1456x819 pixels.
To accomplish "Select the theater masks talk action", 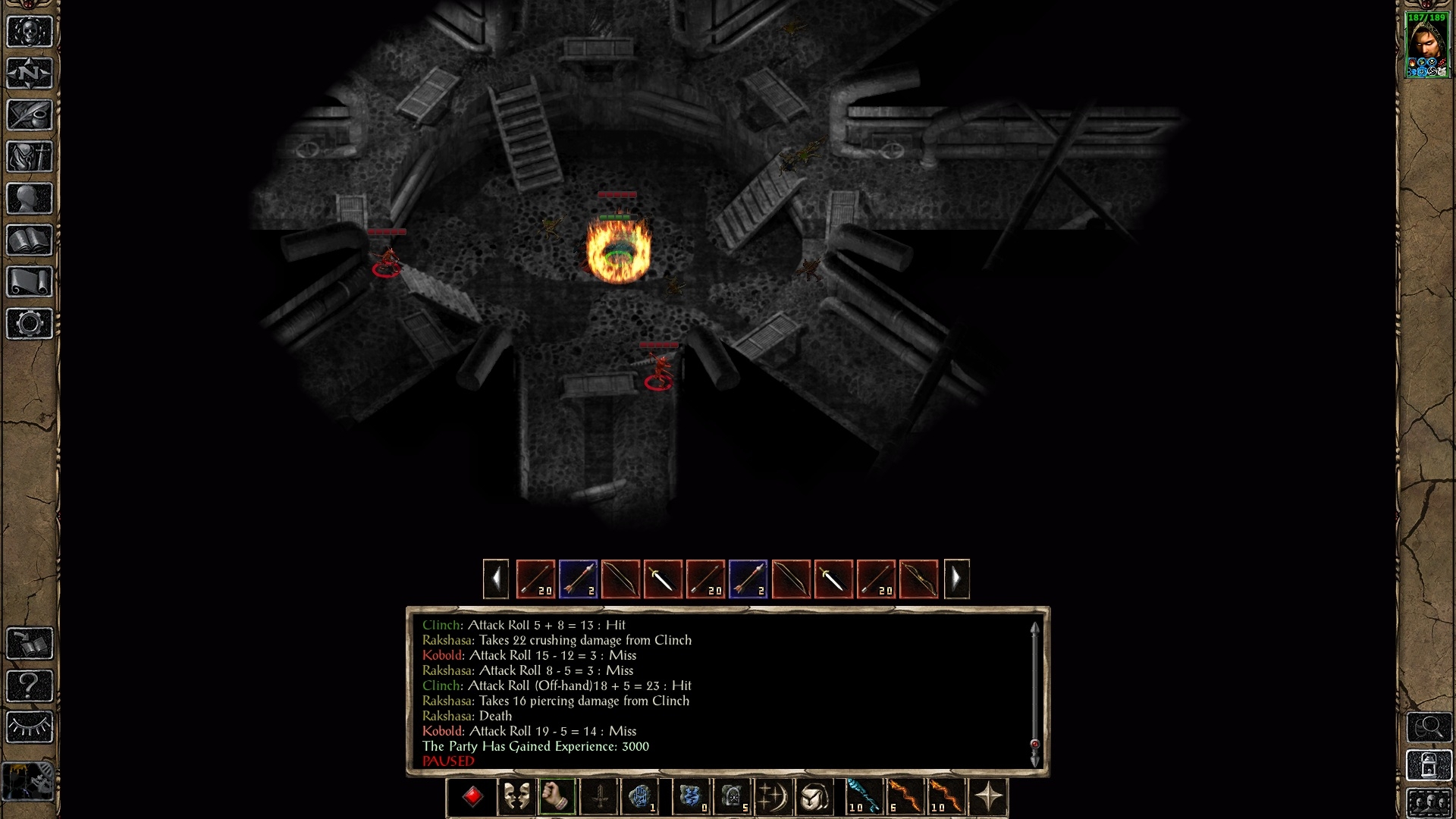I will click(x=516, y=797).
